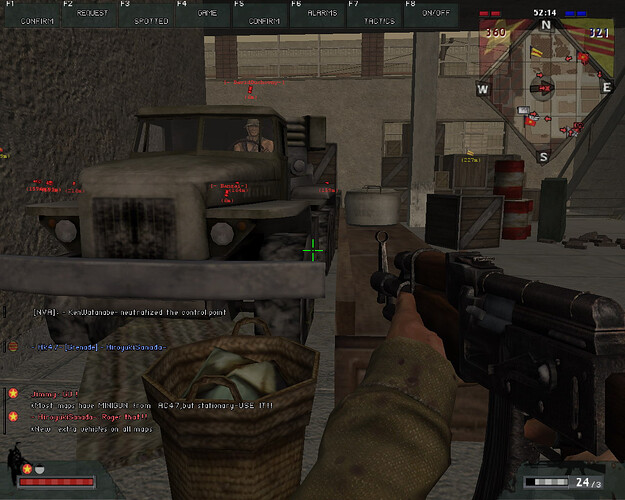Screen dimensions: 625x500
Task: Choose the F6 Alarms radio menu
Action: tap(321, 13)
